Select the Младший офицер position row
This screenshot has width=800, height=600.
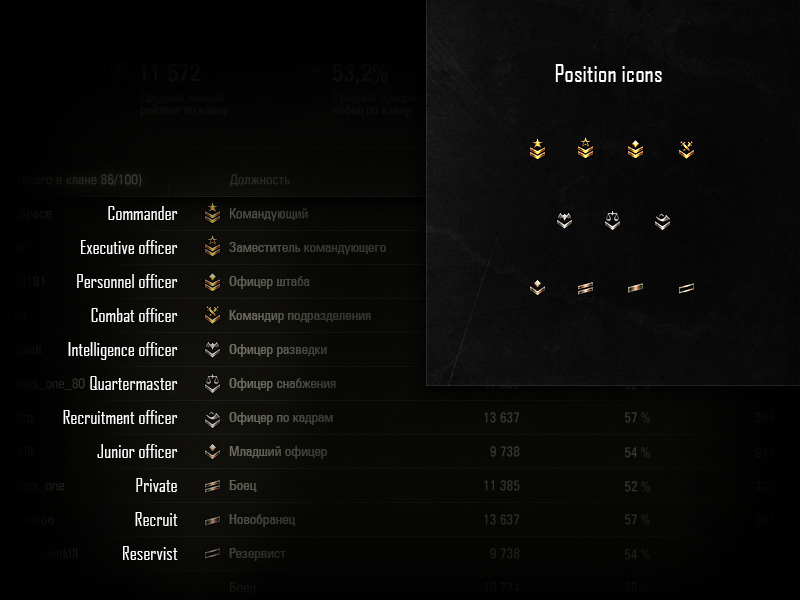point(277,452)
